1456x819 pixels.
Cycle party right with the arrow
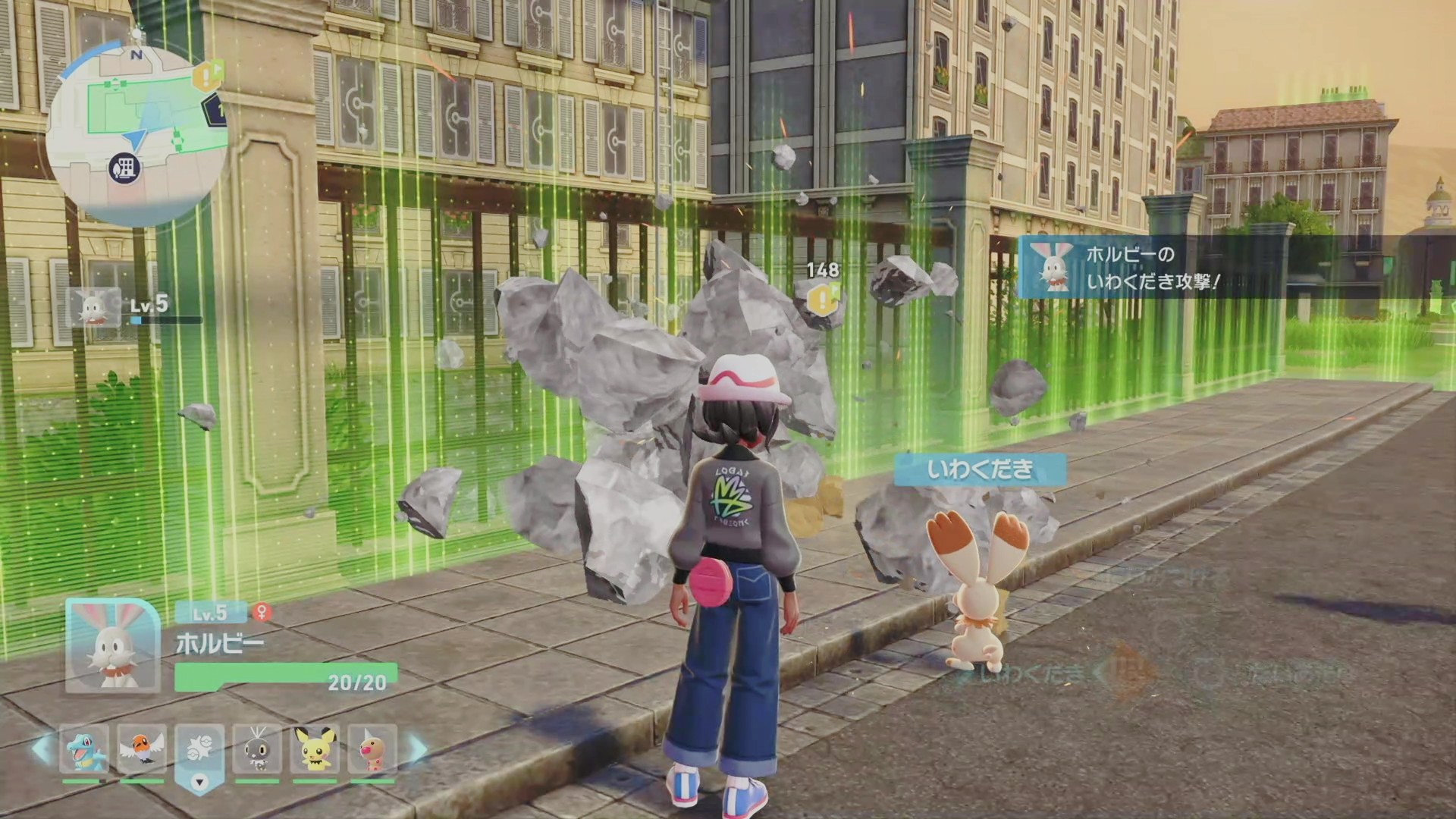pyautogui.click(x=418, y=749)
